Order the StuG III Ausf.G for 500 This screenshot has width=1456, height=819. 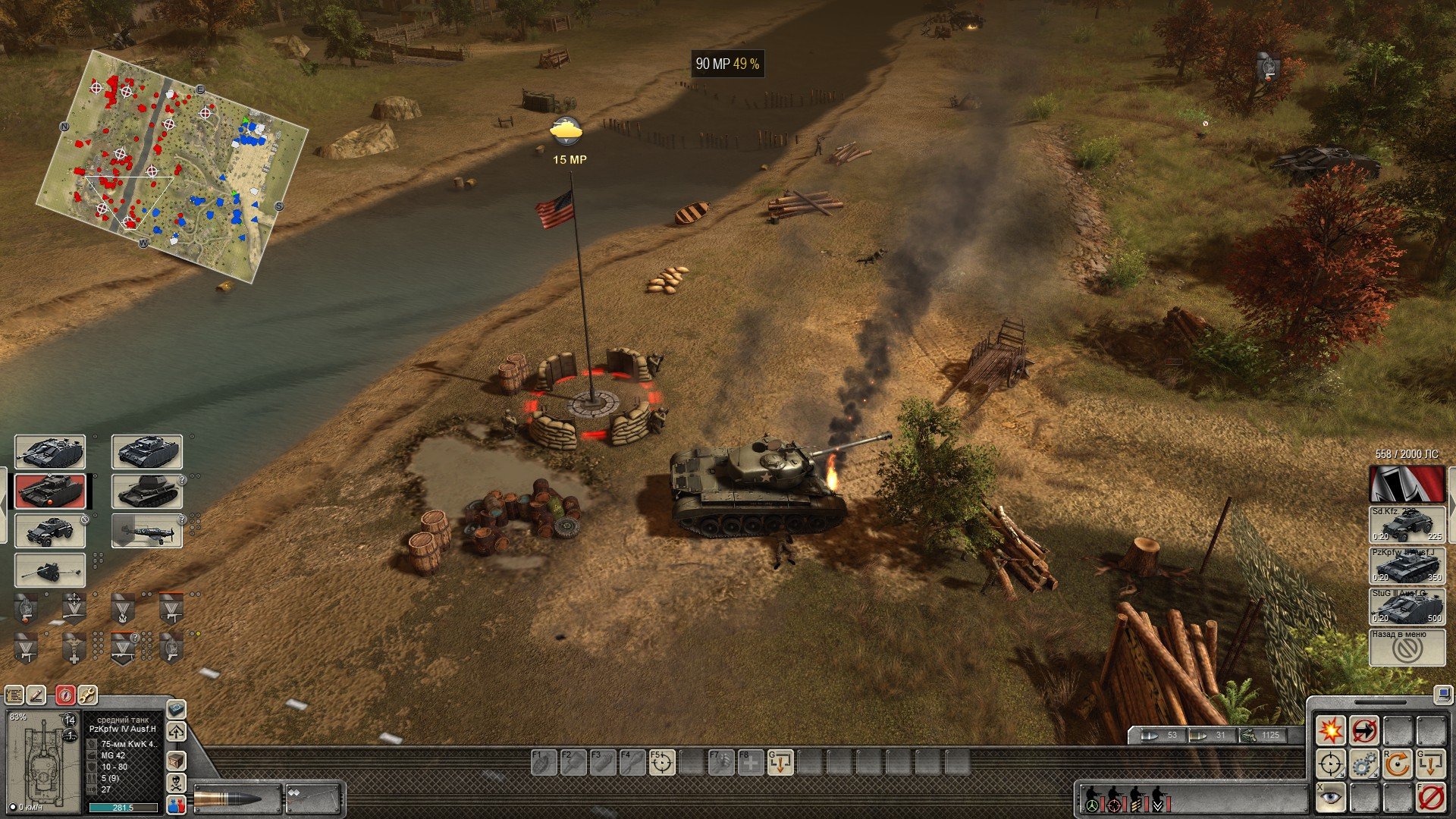[1406, 606]
